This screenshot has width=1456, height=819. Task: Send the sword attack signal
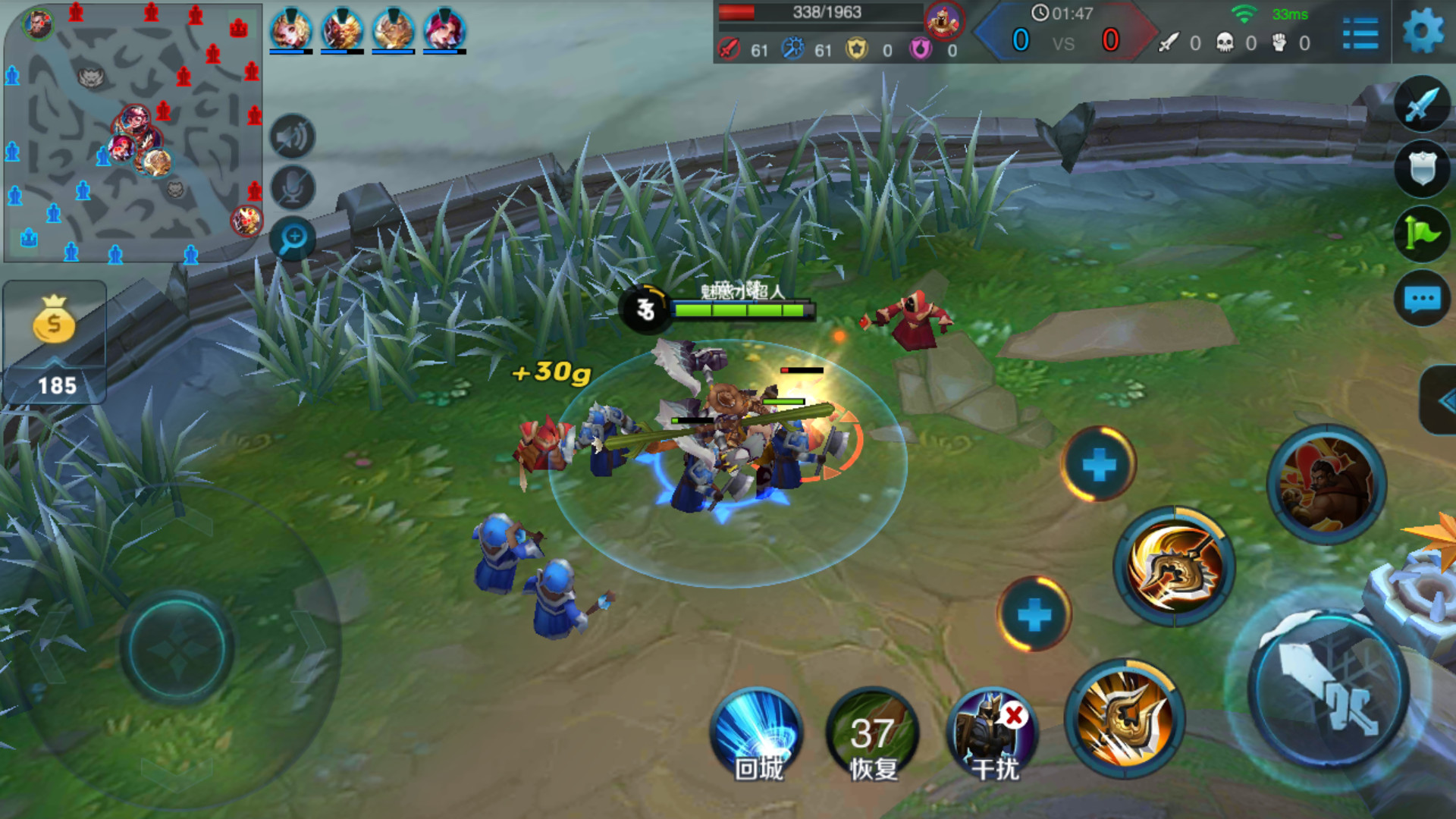(x=1422, y=104)
